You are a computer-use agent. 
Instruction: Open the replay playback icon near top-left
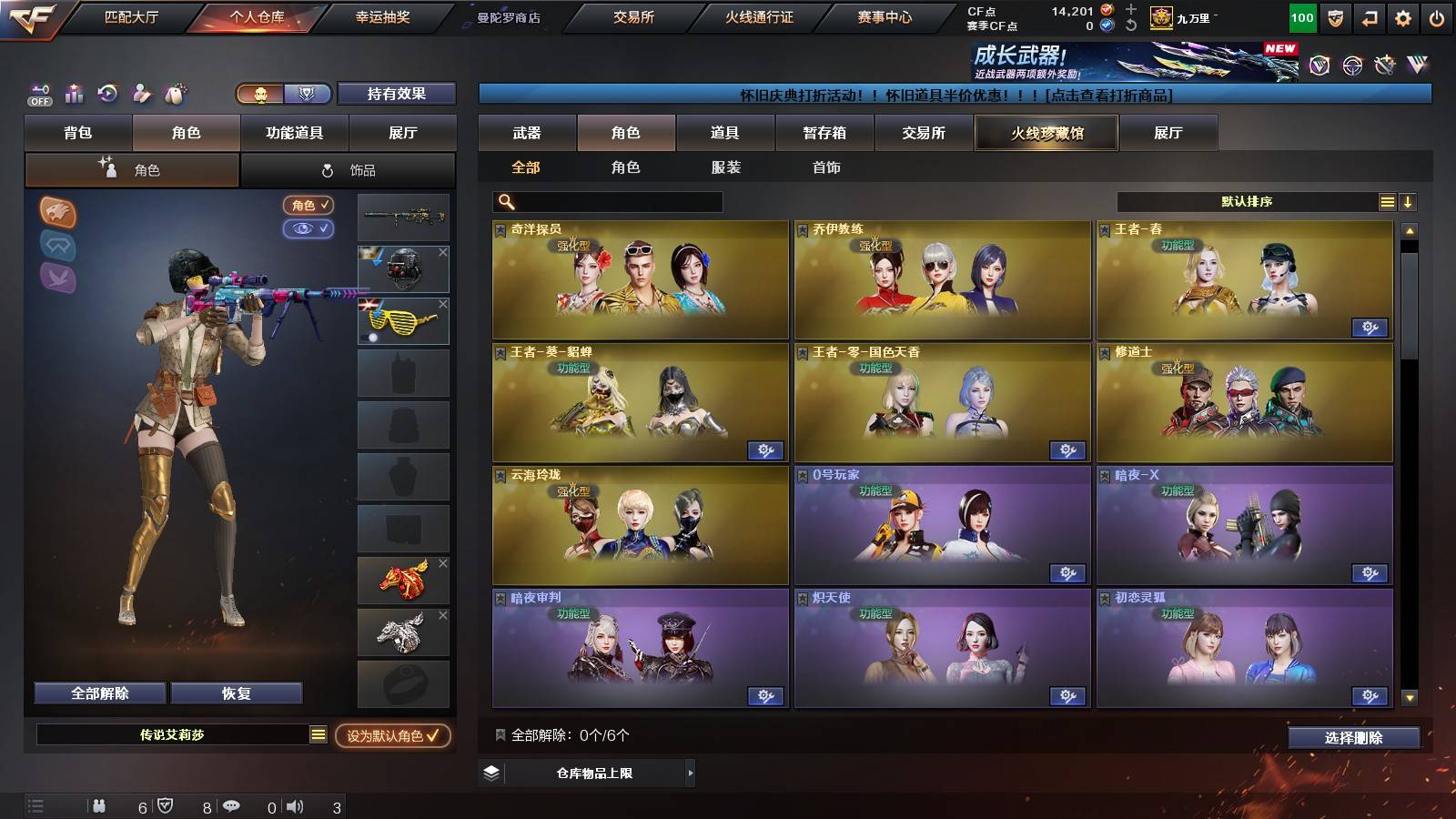107,93
